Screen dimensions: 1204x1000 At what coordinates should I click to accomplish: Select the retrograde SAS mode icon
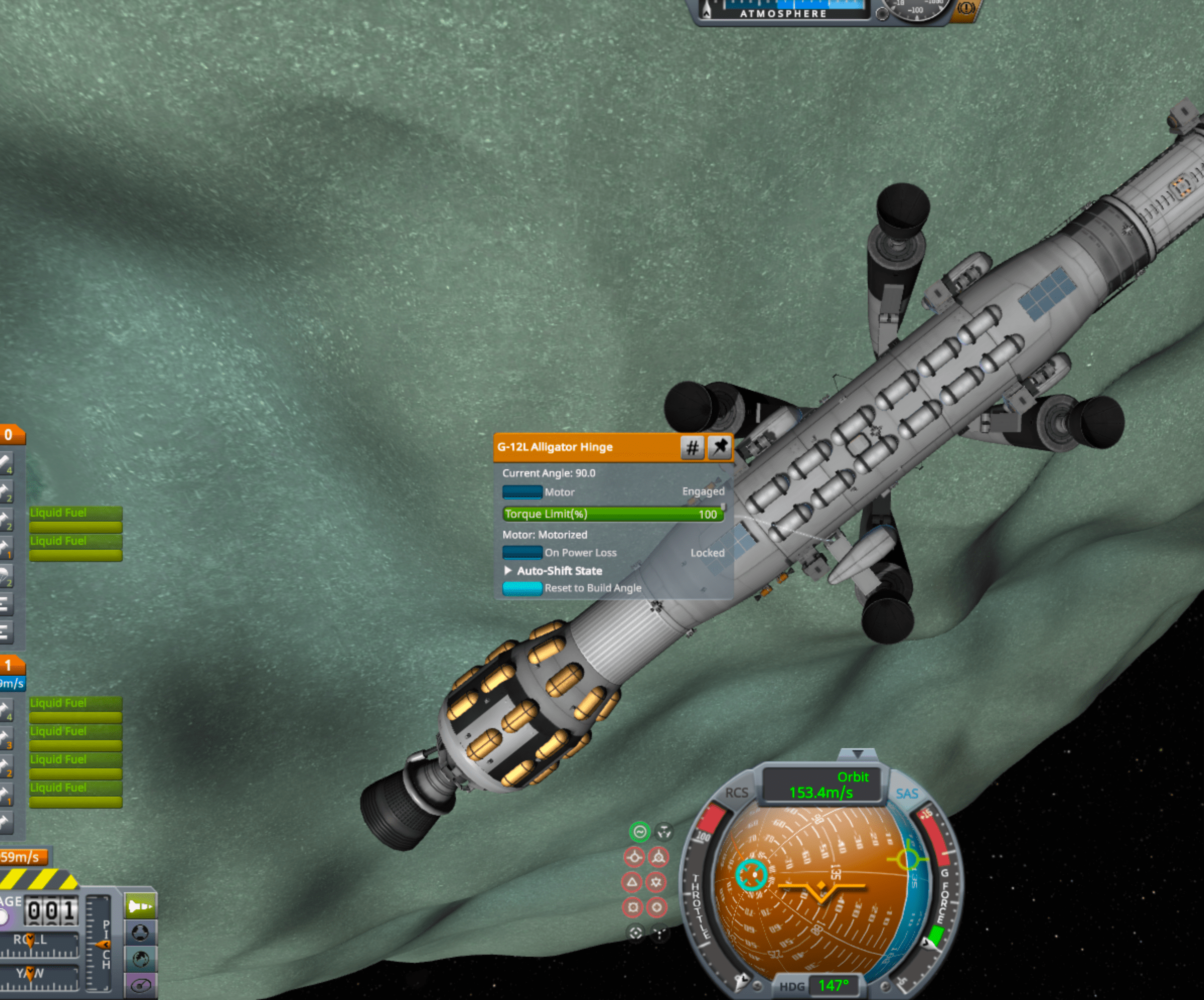tap(659, 856)
